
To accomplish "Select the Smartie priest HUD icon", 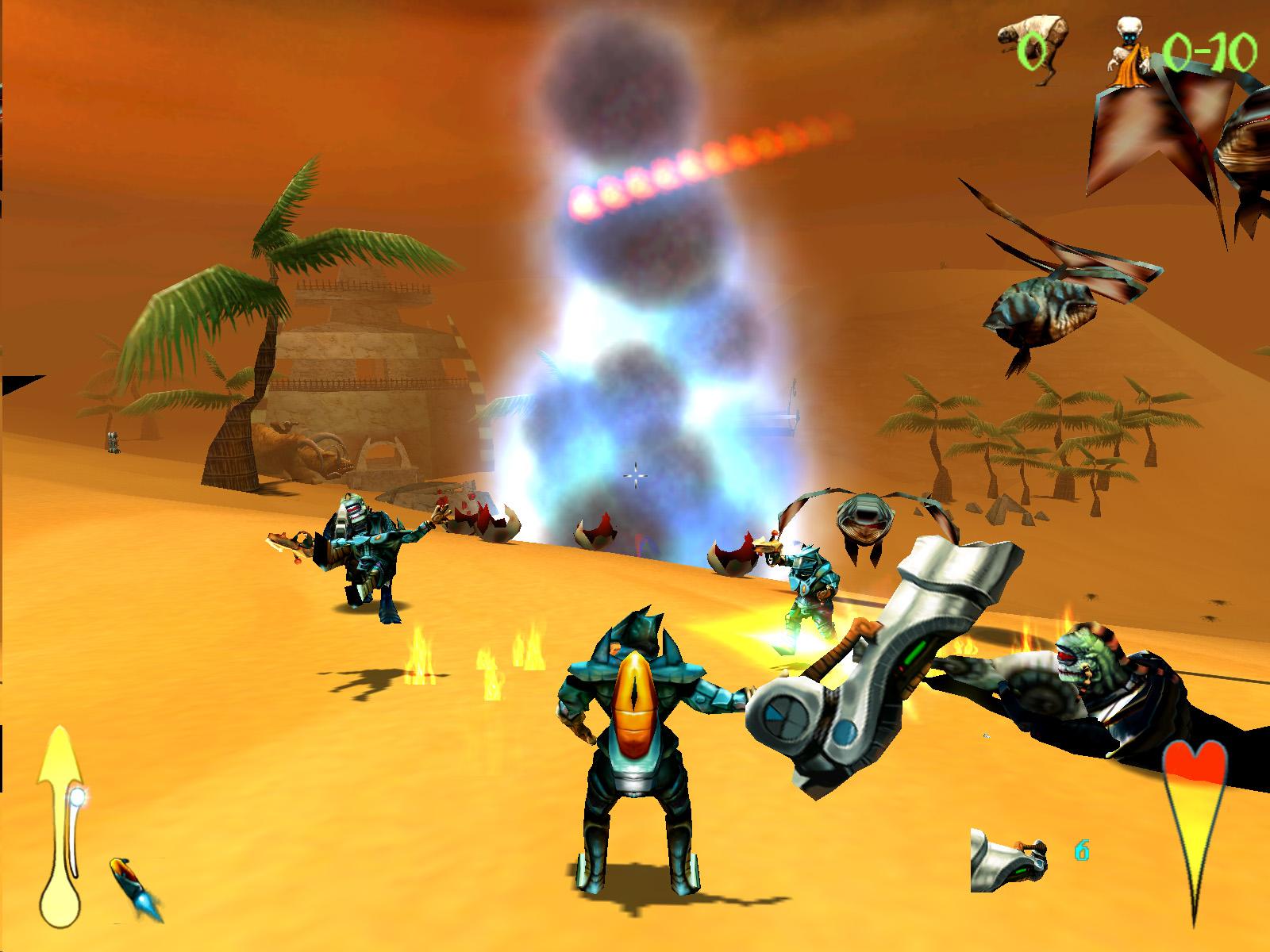I will tap(1127, 48).
